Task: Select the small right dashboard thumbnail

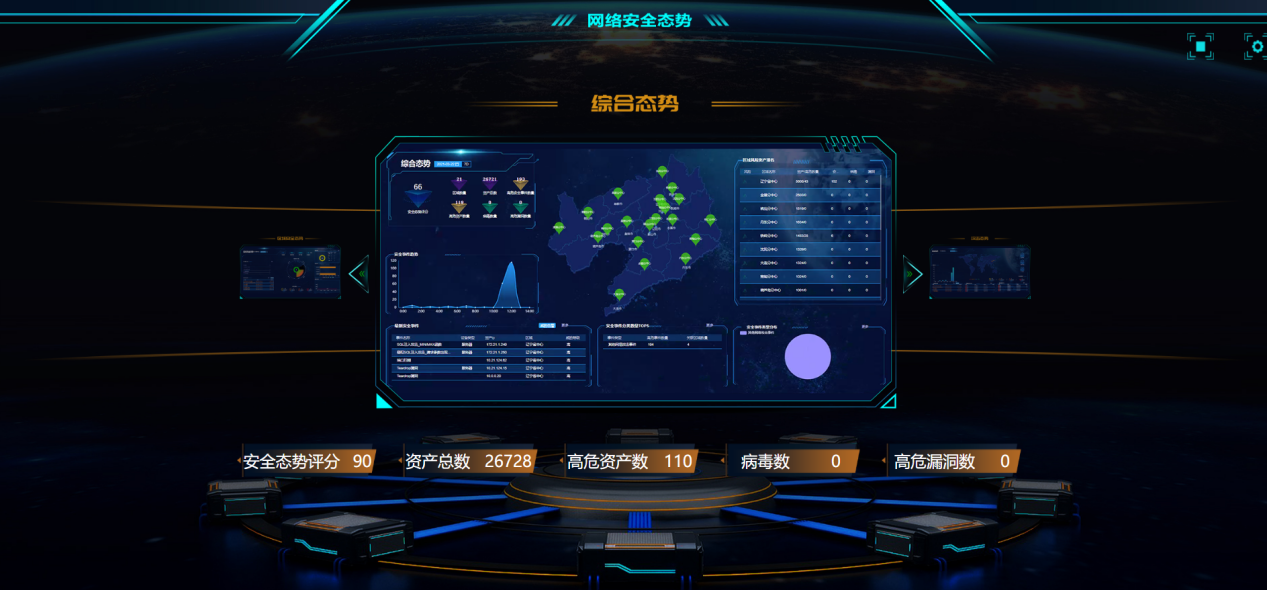Action: (x=979, y=271)
